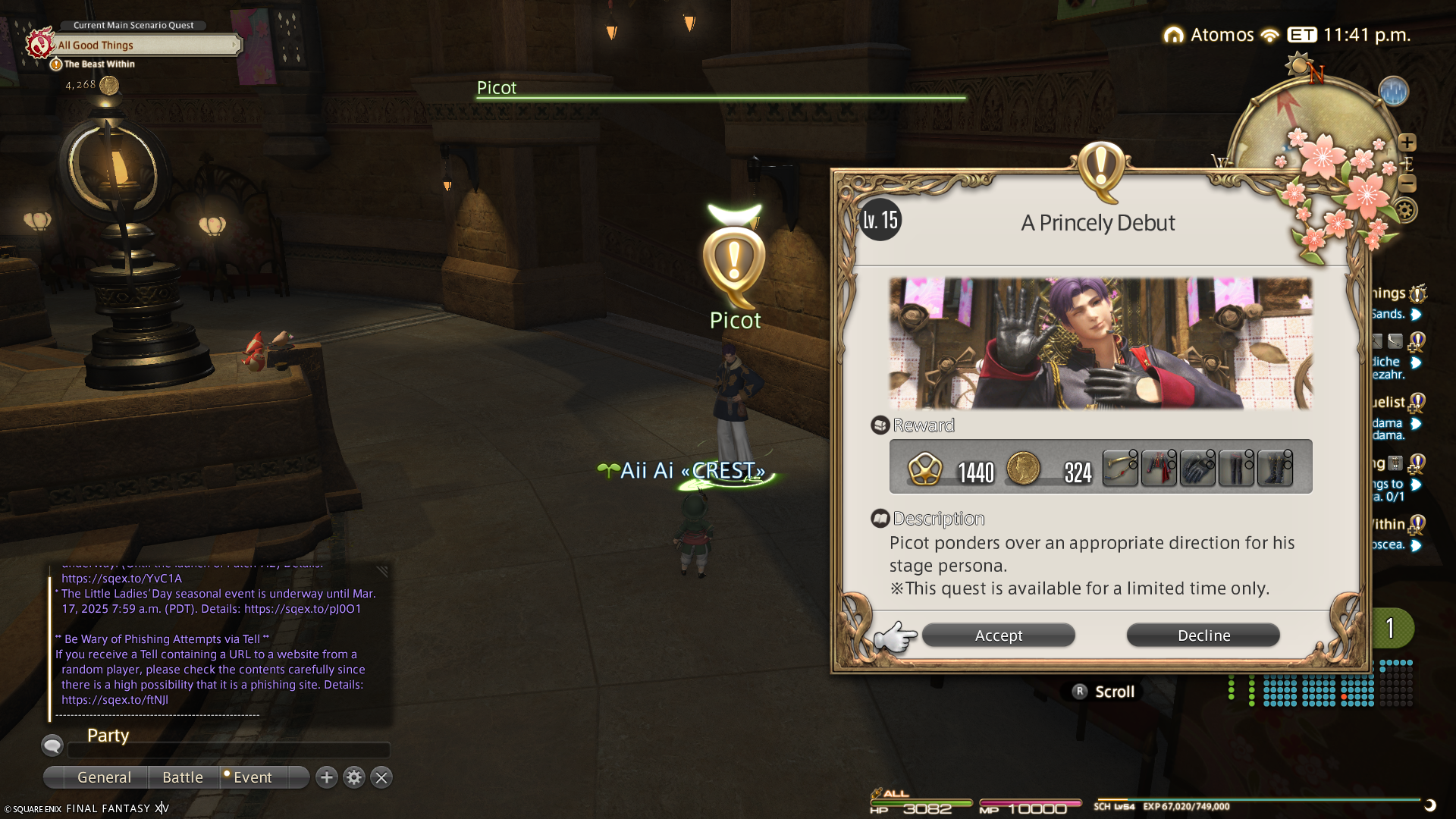Image resolution: width=1456 pixels, height=819 pixels.
Task: Open the All Good Things main quest
Action: [x=144, y=45]
